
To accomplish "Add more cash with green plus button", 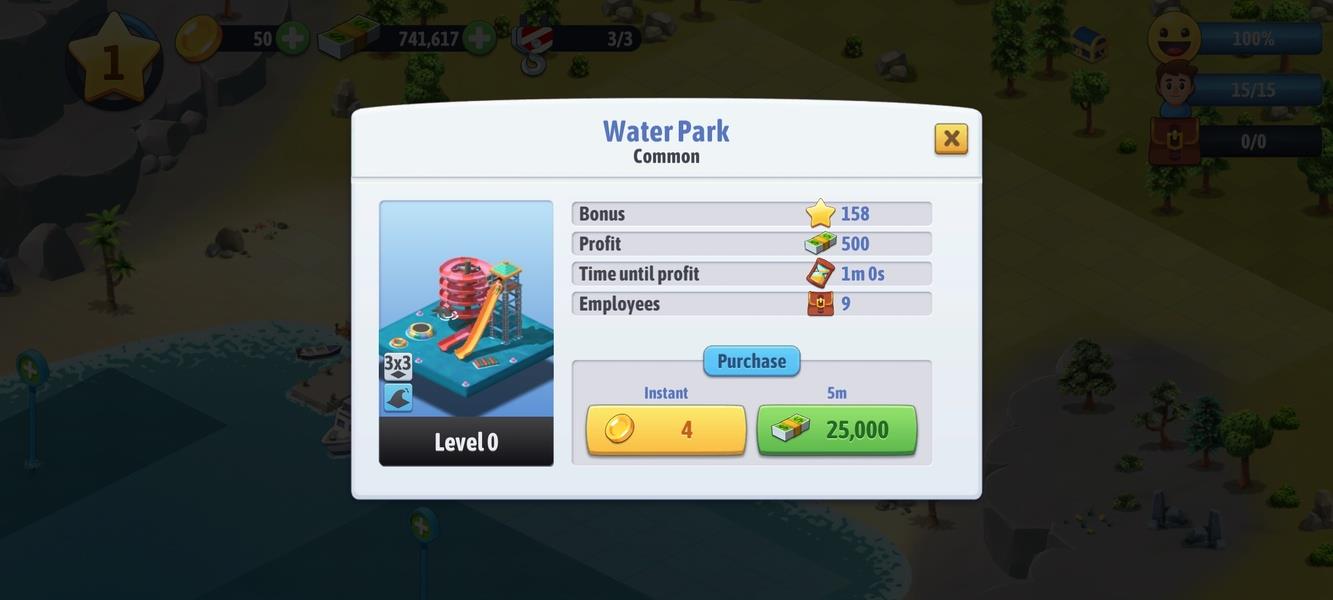I will tap(479, 40).
